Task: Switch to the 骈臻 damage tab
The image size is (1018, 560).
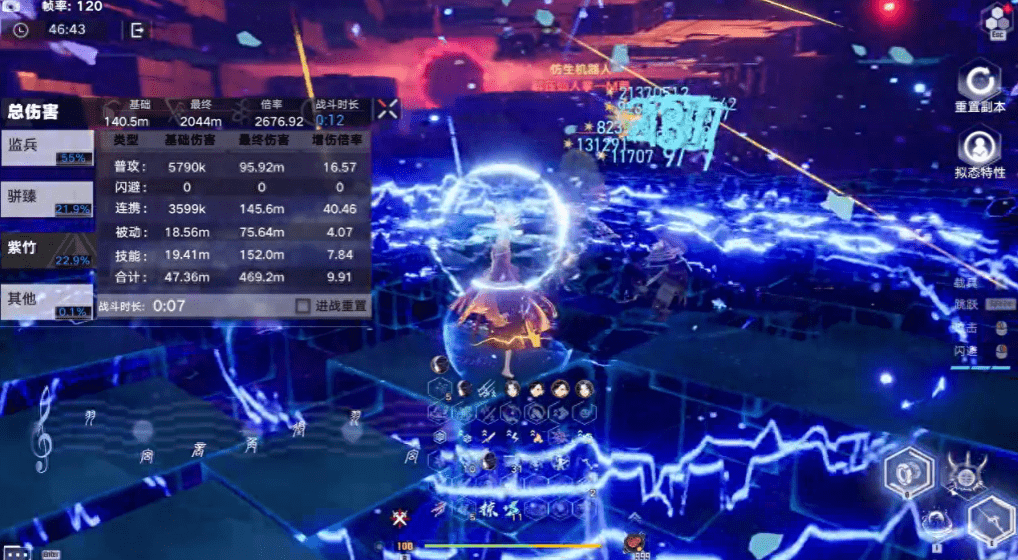Action: click(47, 197)
